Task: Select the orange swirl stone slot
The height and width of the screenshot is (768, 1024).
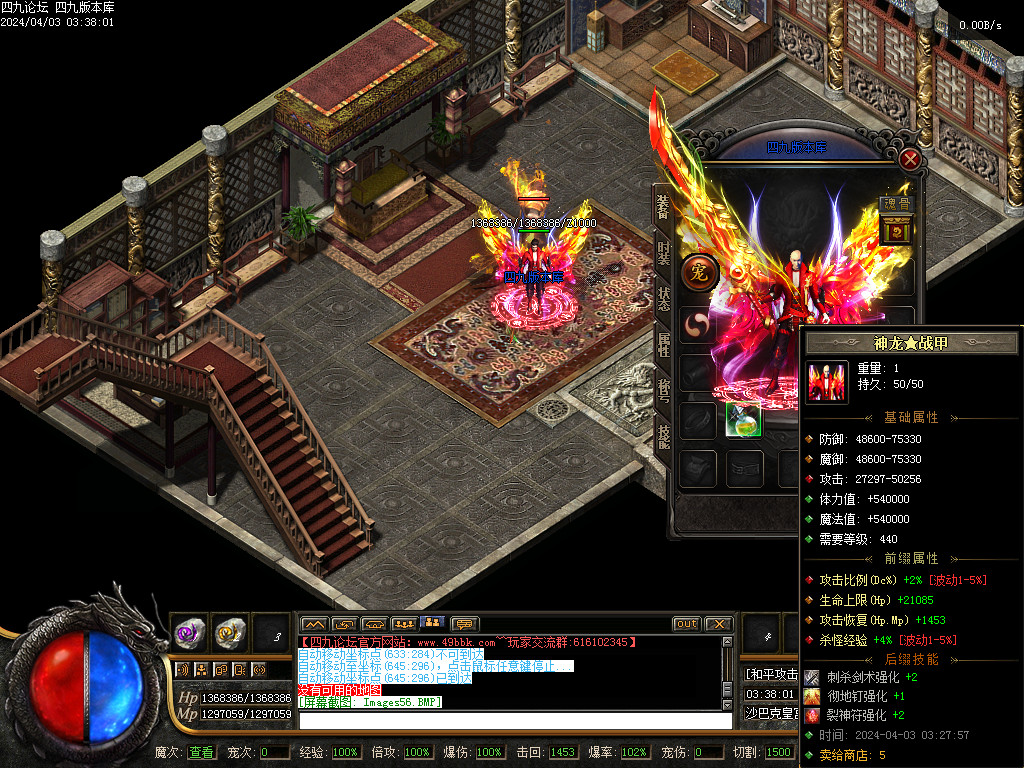Action: 230,630
